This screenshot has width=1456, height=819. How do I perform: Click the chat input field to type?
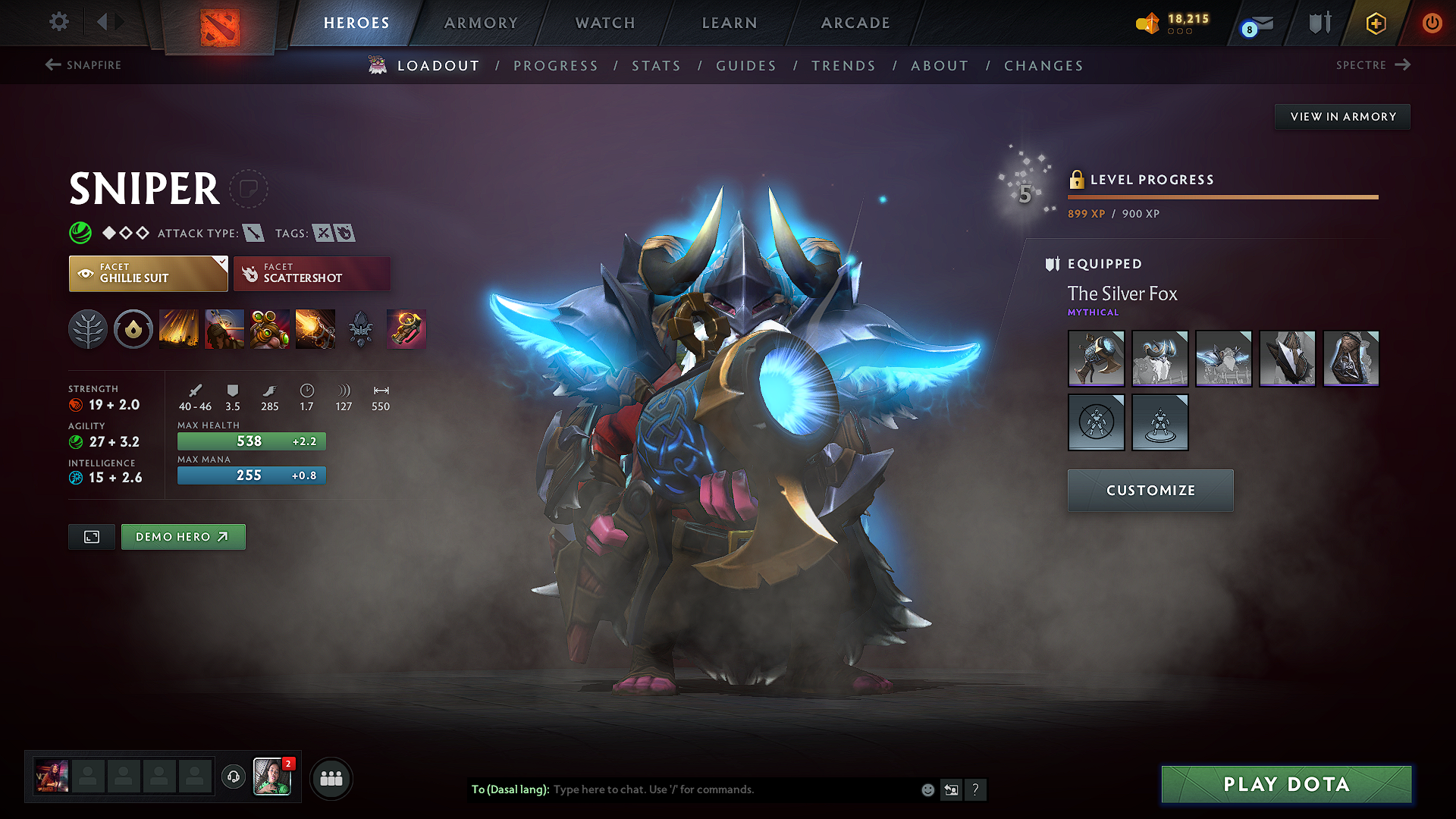point(720,789)
